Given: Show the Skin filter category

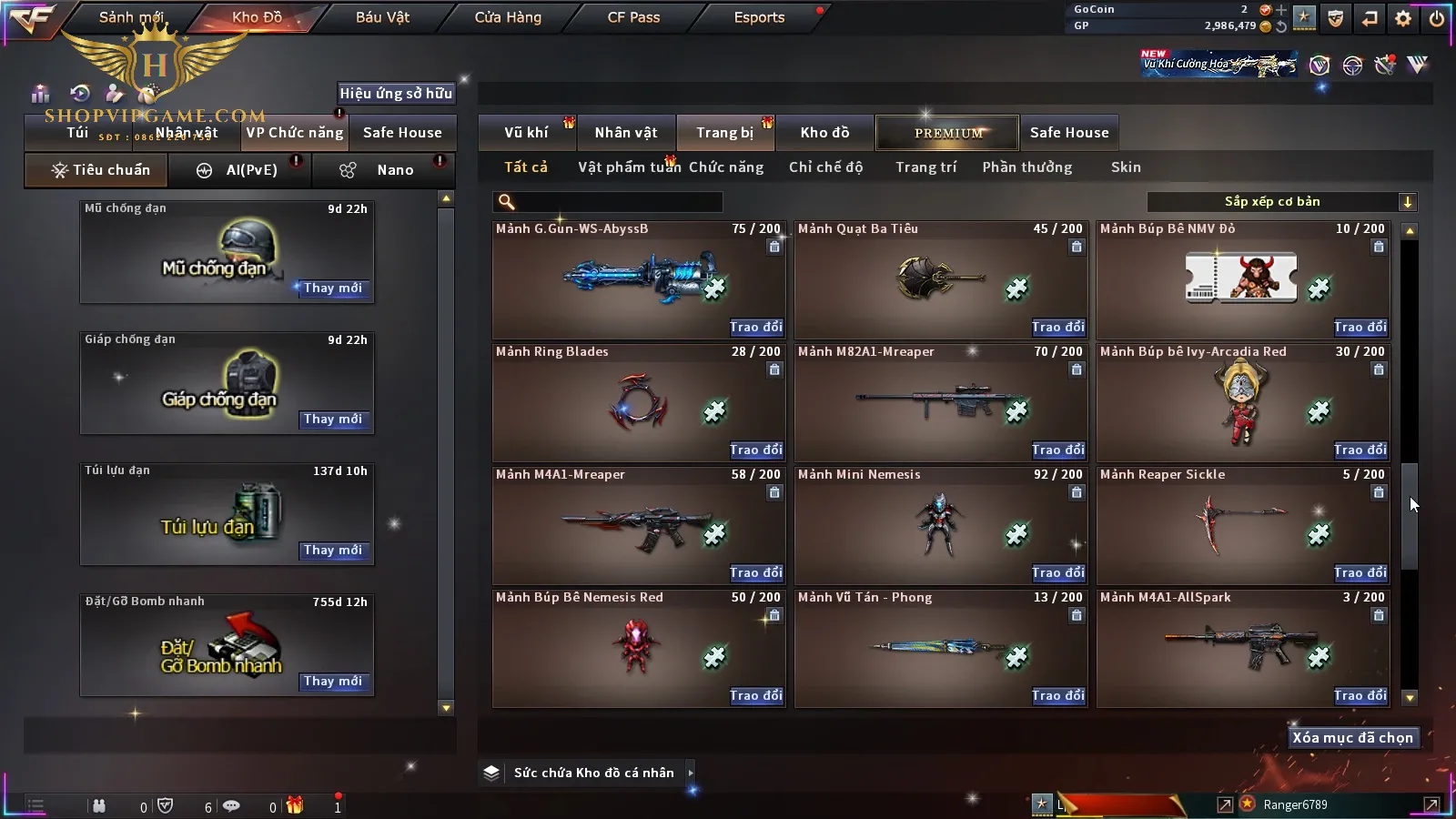Looking at the screenshot, I should [x=1126, y=167].
